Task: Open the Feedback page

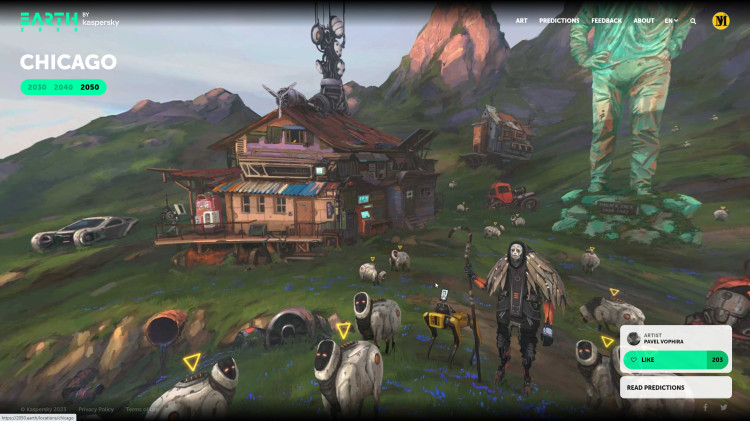Action: 606,20
